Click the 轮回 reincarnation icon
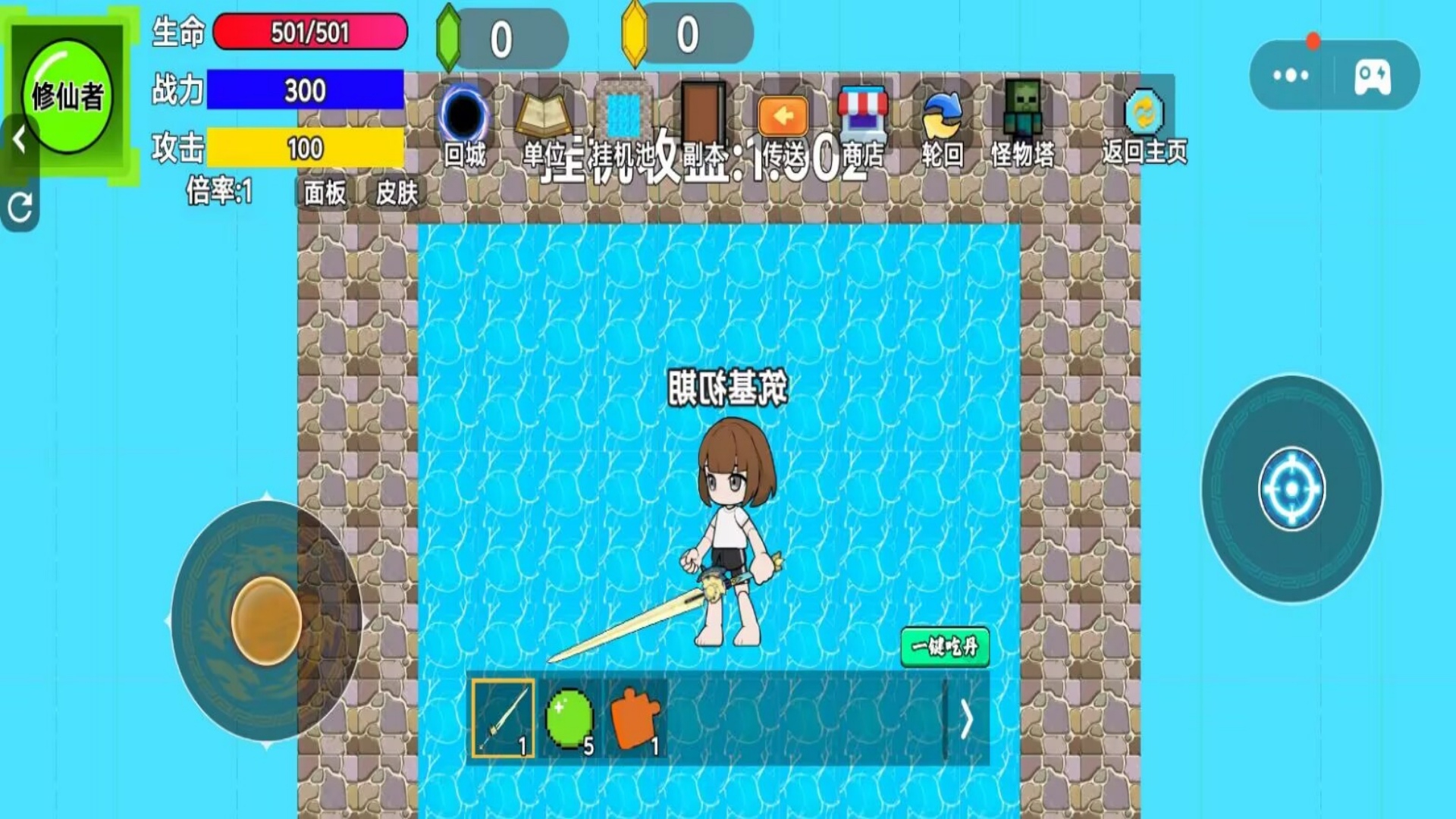Viewport: 1456px width, 819px height. click(940, 115)
